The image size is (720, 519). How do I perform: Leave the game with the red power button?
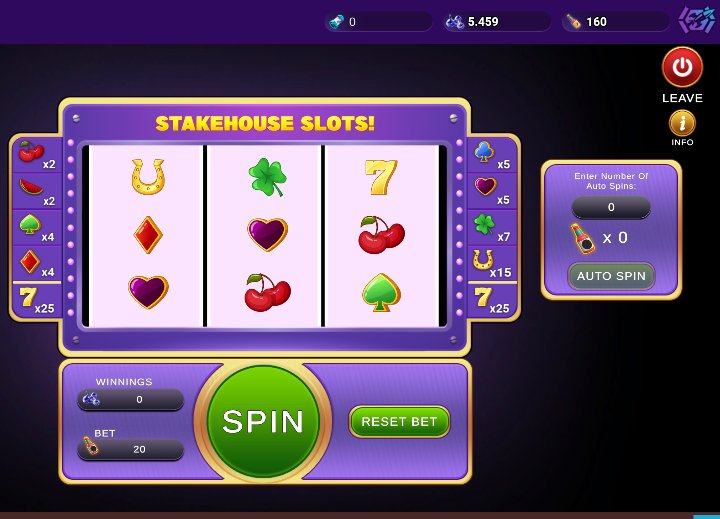point(682,68)
